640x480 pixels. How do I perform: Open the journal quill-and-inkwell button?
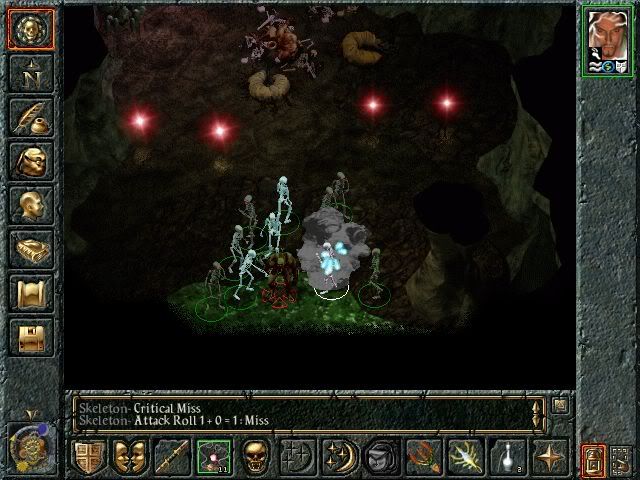pyautogui.click(x=31, y=117)
